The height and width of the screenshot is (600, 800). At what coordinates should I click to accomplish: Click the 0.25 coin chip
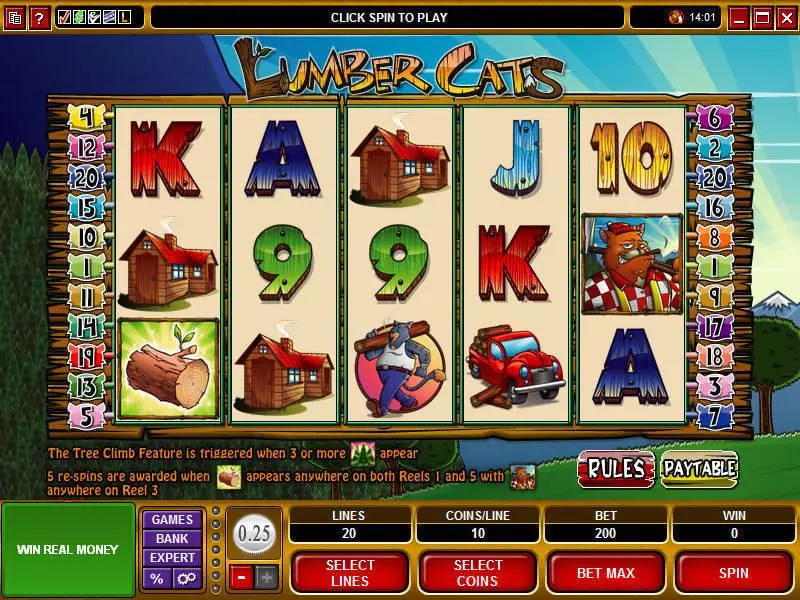pos(255,535)
